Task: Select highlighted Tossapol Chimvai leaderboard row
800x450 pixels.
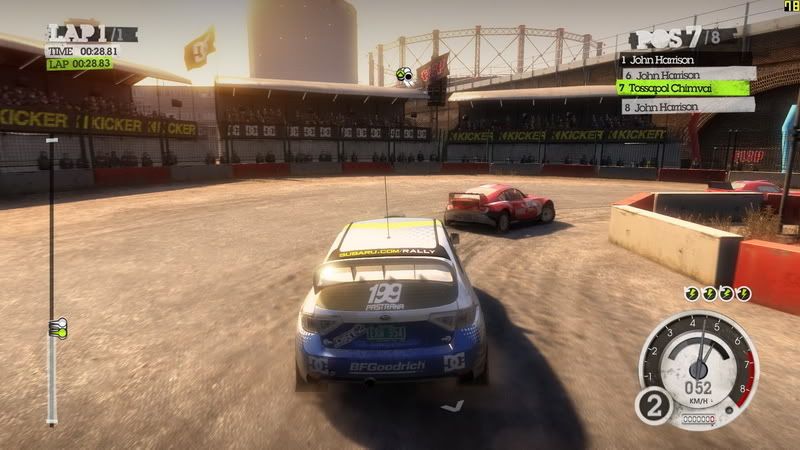Action: [687, 88]
